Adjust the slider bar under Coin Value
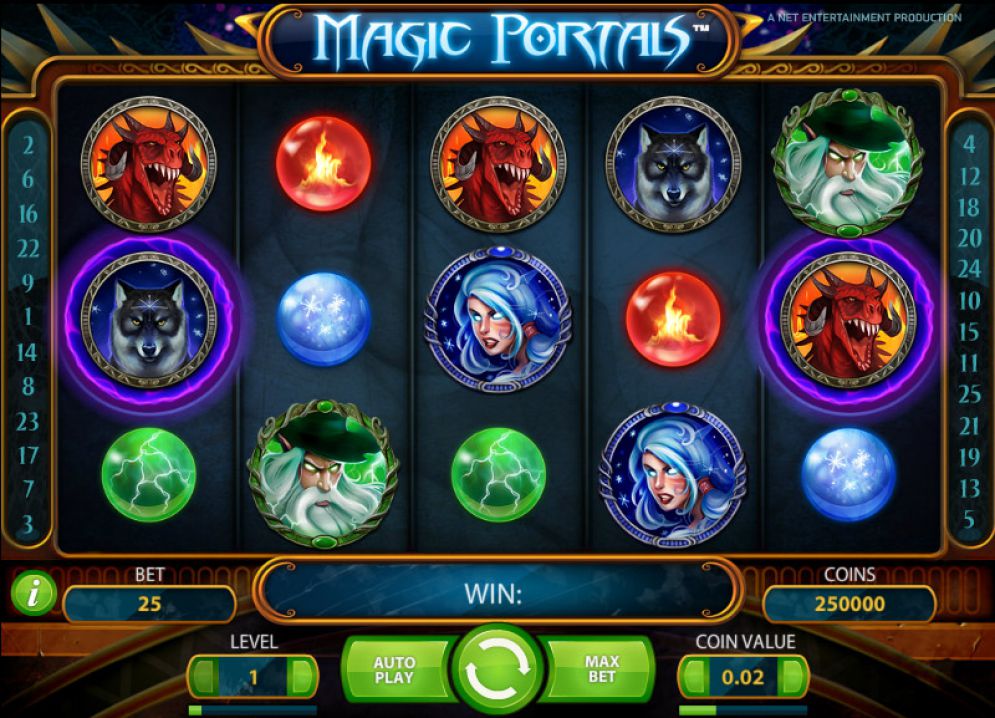Viewport: 995px width, 718px height. coord(742,710)
